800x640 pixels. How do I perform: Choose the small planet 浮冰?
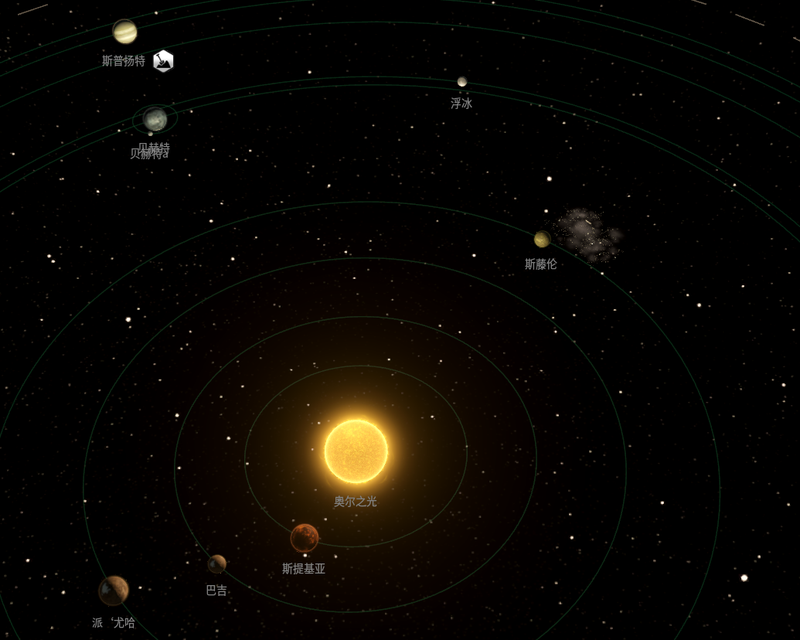(462, 82)
